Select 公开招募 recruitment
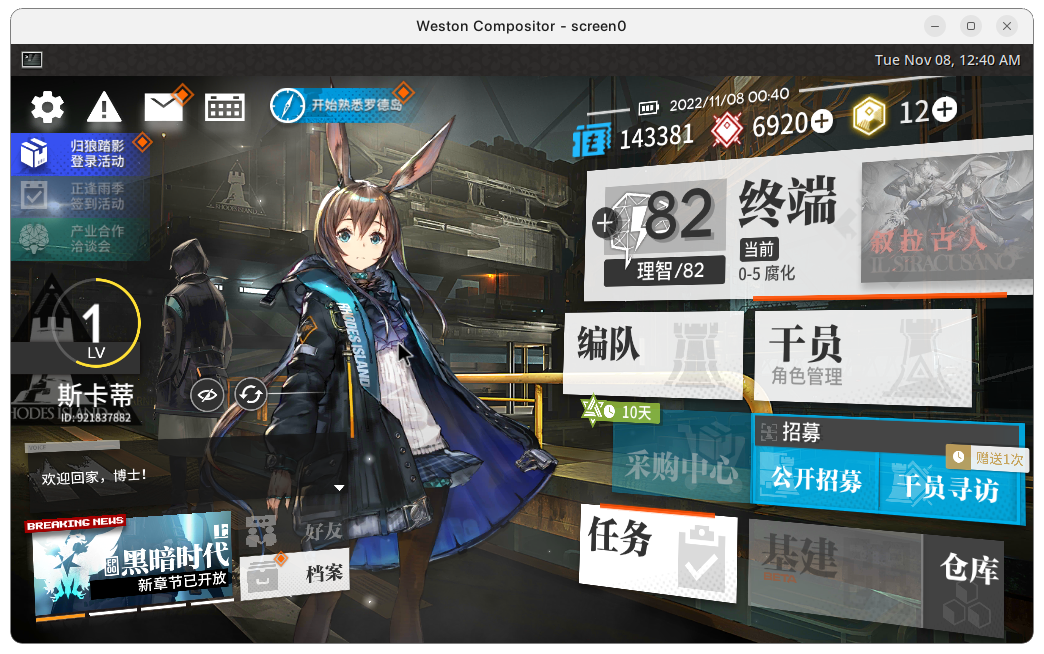Viewport: 1044px width, 654px height. (x=816, y=480)
